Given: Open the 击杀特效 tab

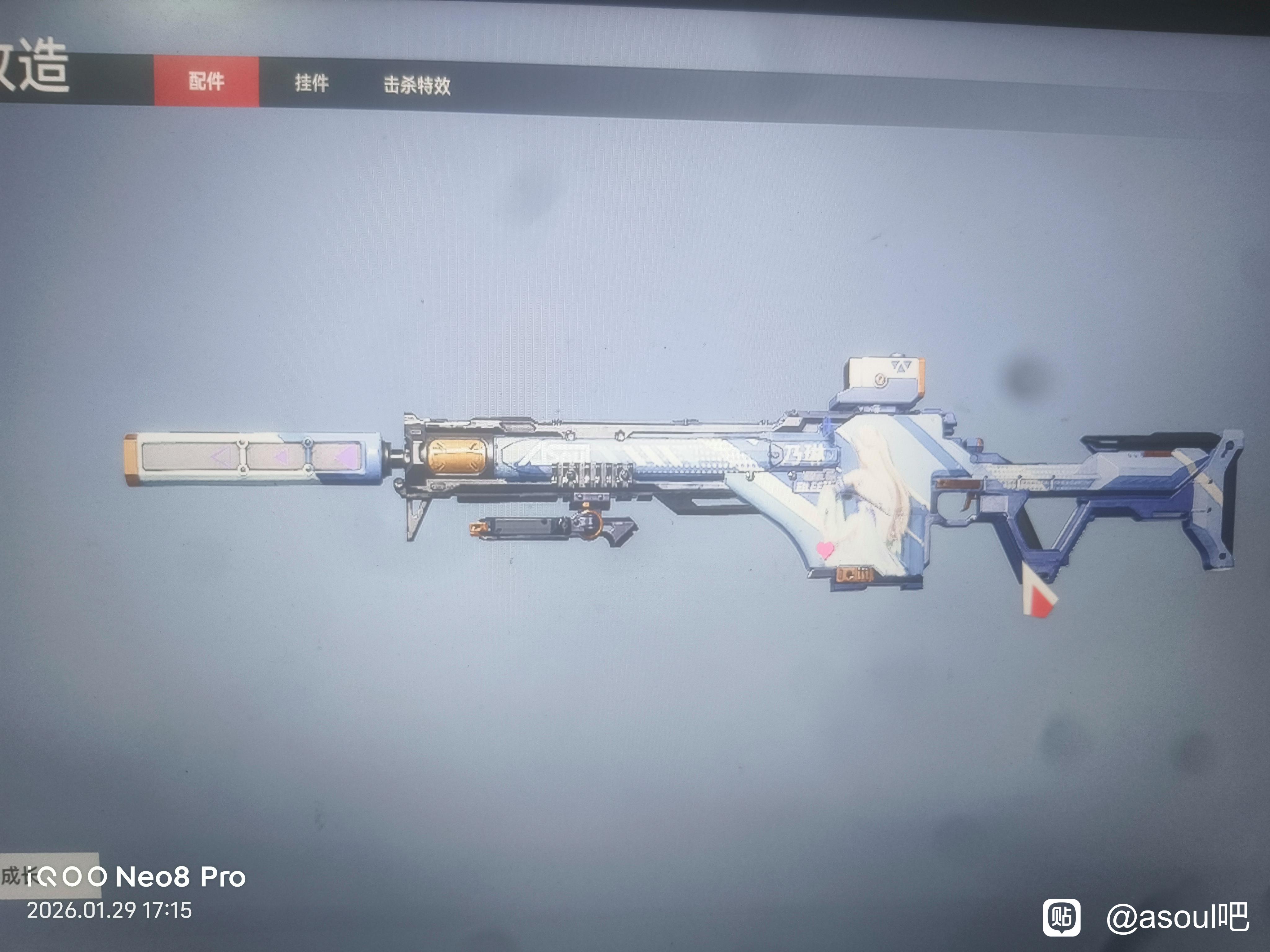Looking at the screenshot, I should tap(417, 86).
